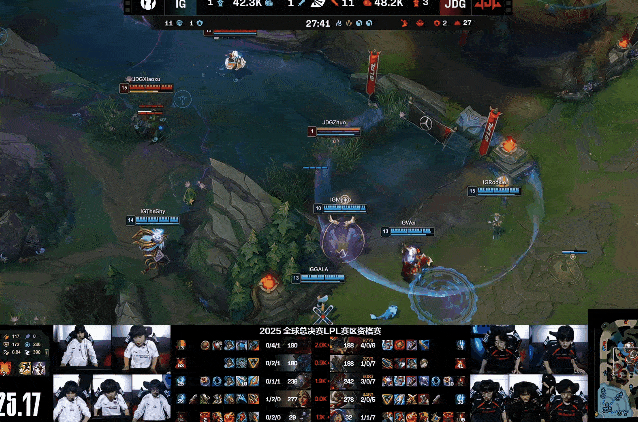638x422 pixels.
Task: Select the IG team logo in the scoreboard
Action: (147, 5)
